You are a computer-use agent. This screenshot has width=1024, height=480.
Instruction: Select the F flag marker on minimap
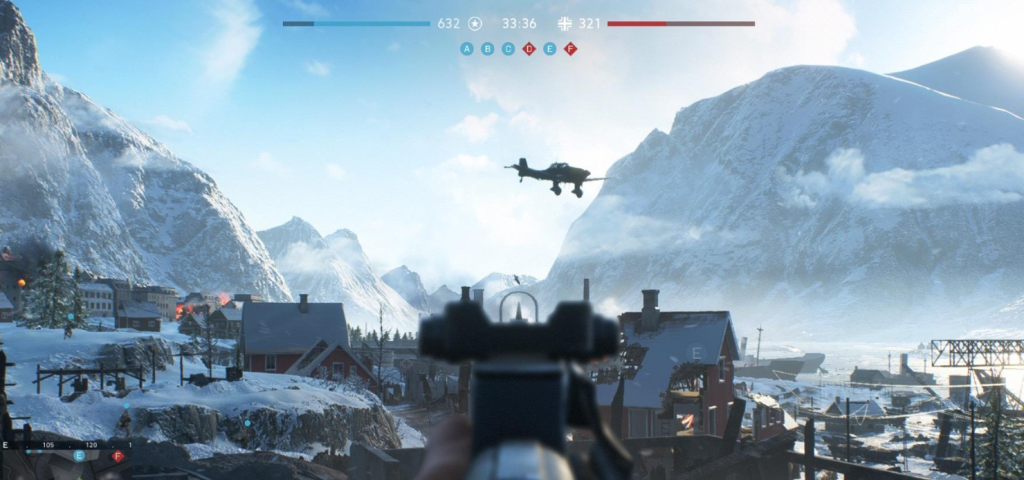(x=117, y=456)
